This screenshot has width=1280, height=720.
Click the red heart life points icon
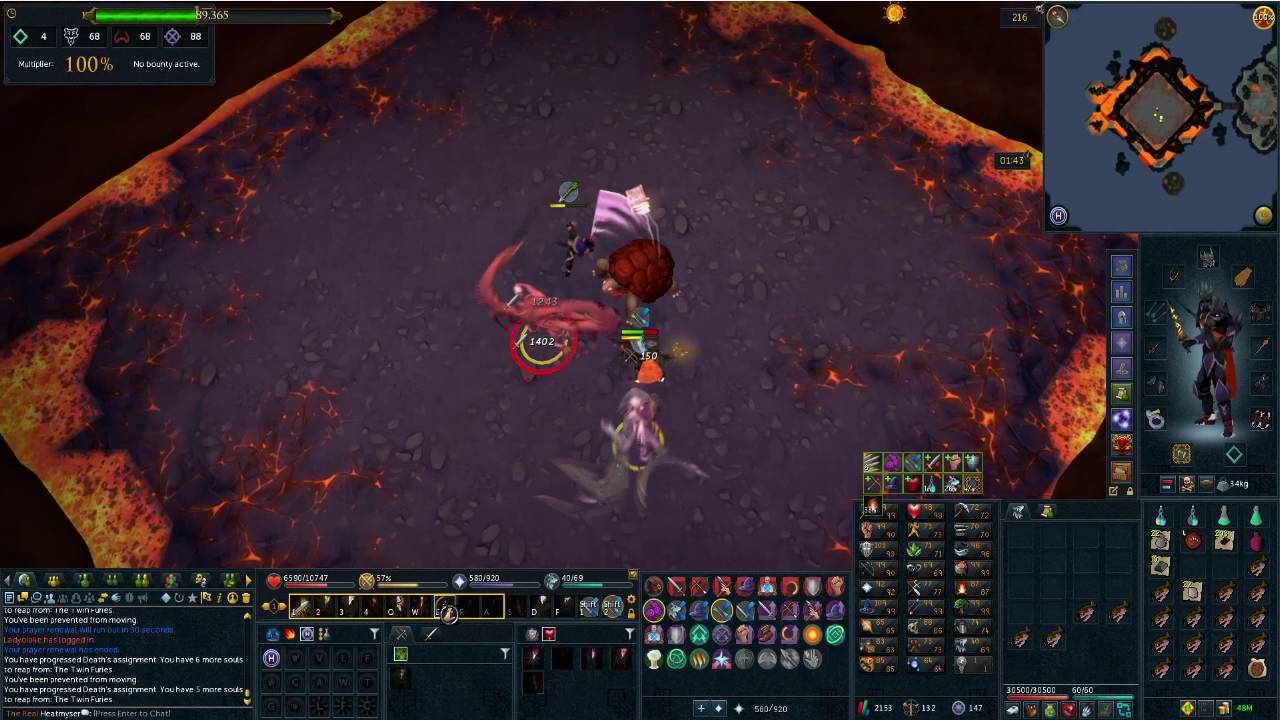(274, 580)
